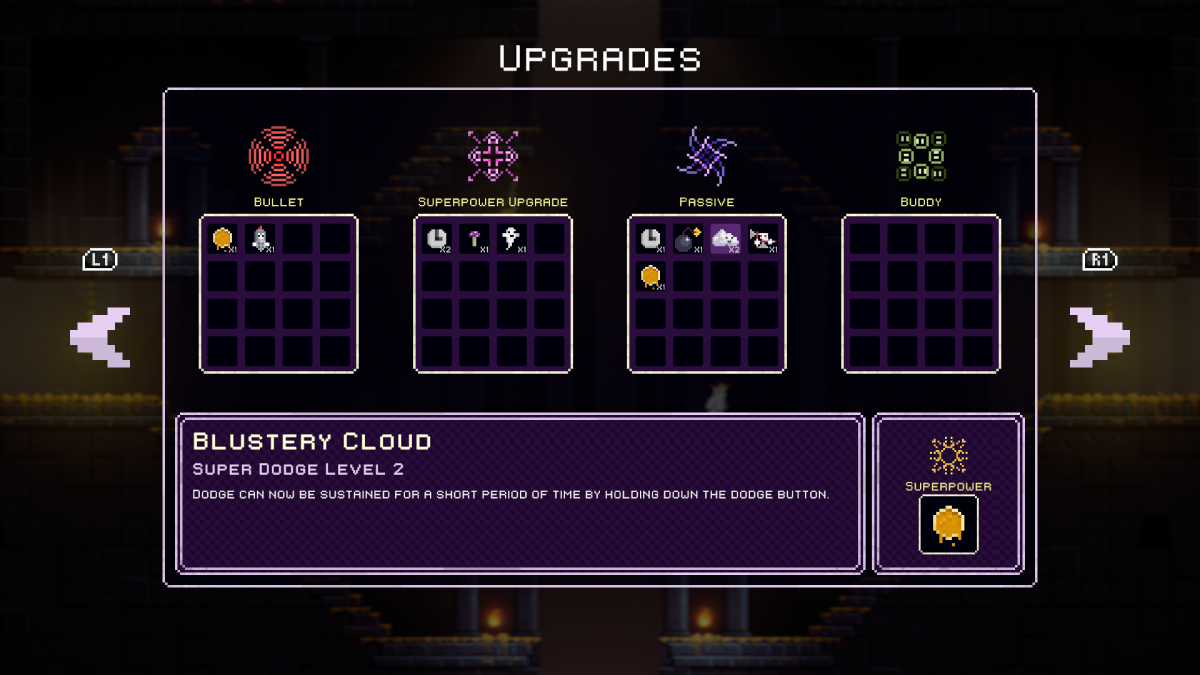Go to the next page with right arrow

tap(1099, 337)
